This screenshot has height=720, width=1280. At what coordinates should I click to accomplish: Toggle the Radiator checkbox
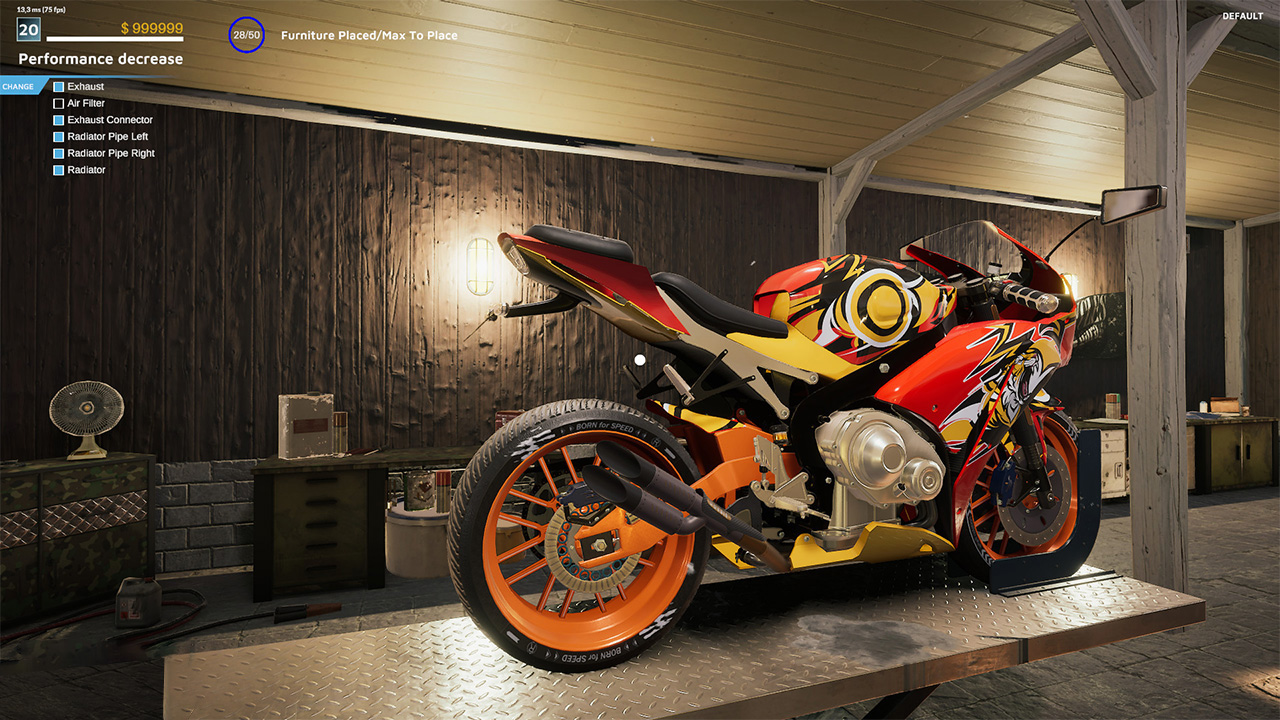pyautogui.click(x=59, y=170)
